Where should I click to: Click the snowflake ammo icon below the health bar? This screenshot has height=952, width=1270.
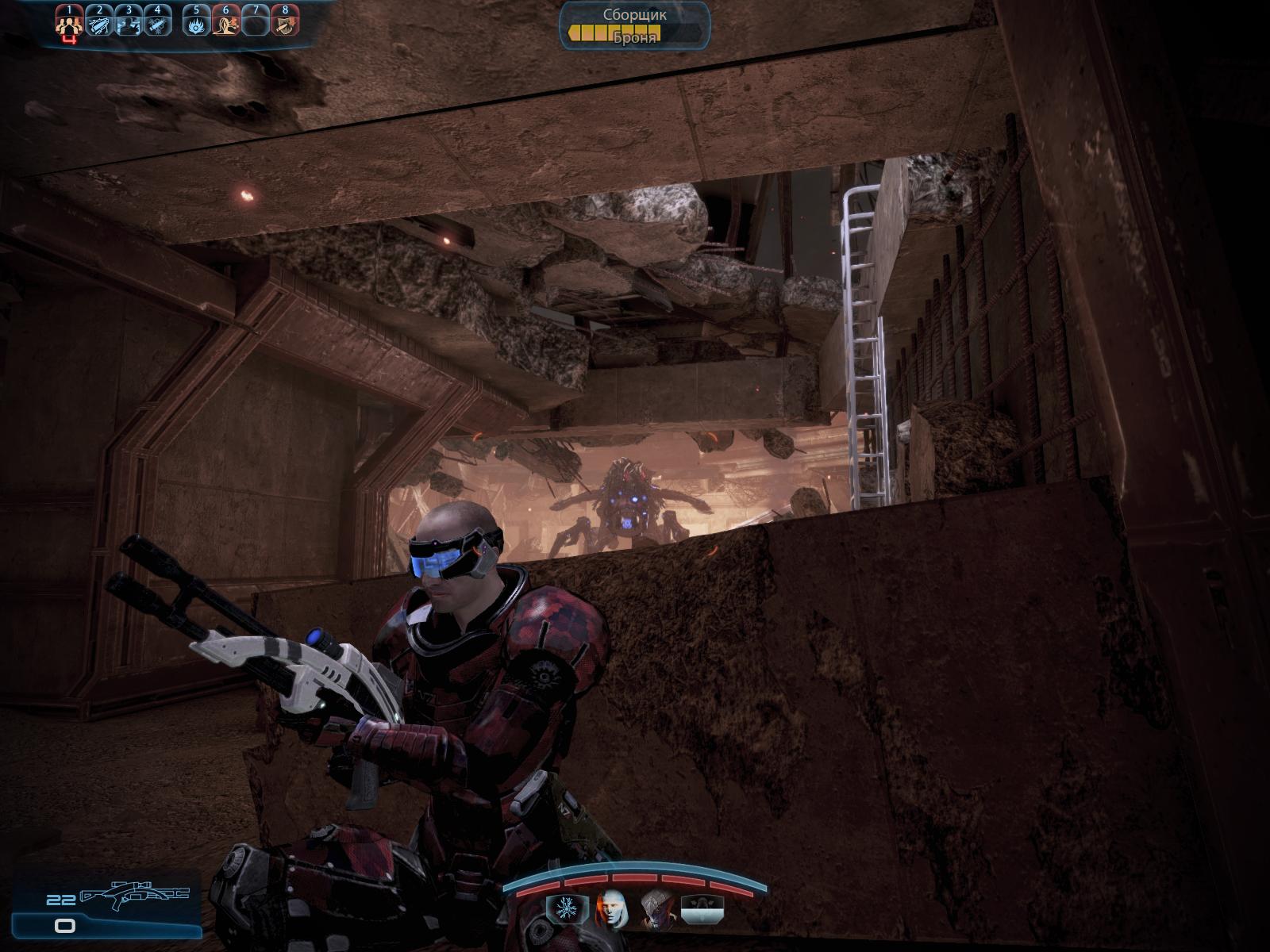pos(566,908)
